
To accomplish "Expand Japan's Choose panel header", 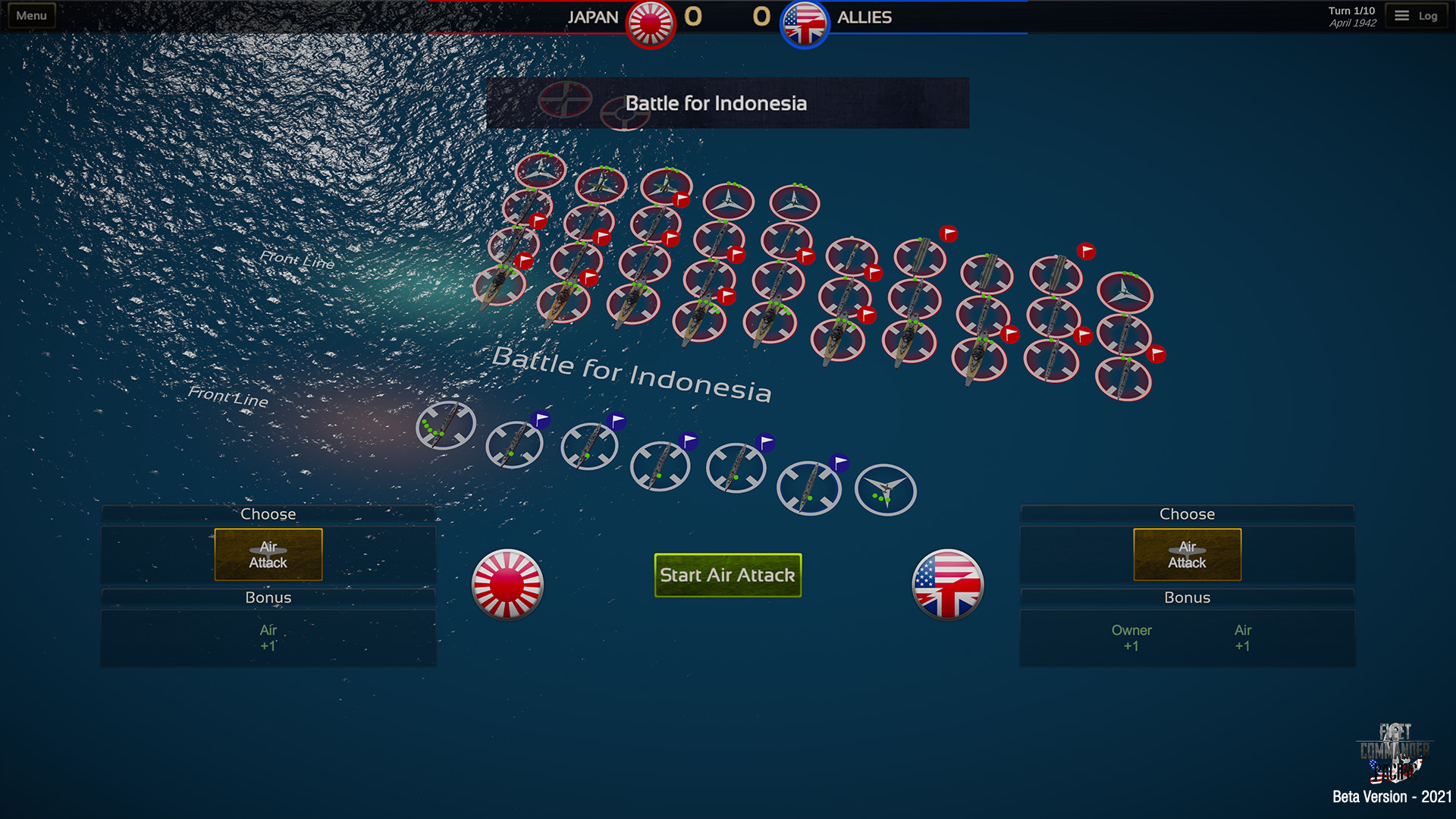I will click(268, 513).
